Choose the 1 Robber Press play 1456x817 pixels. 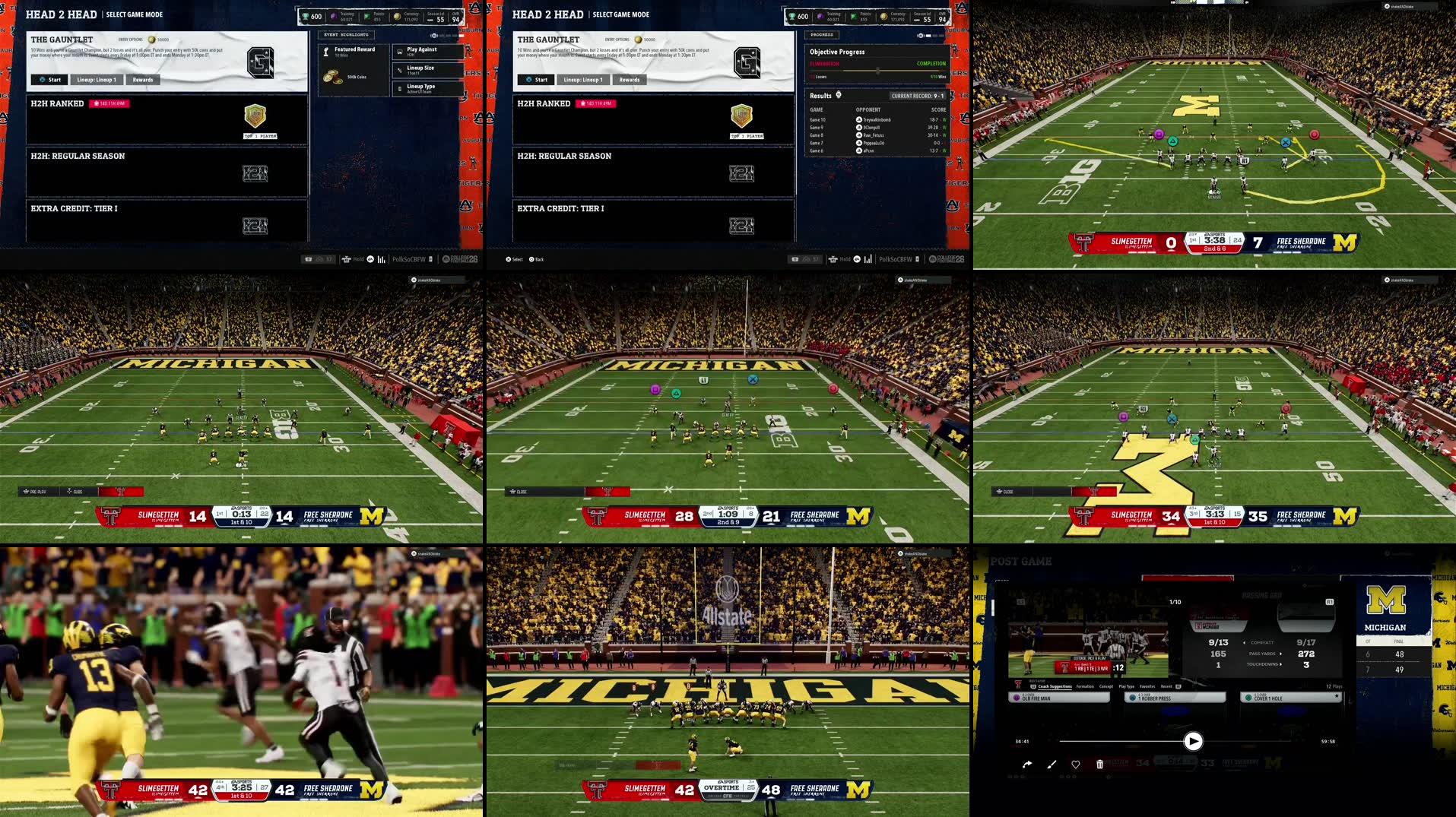point(1175,698)
